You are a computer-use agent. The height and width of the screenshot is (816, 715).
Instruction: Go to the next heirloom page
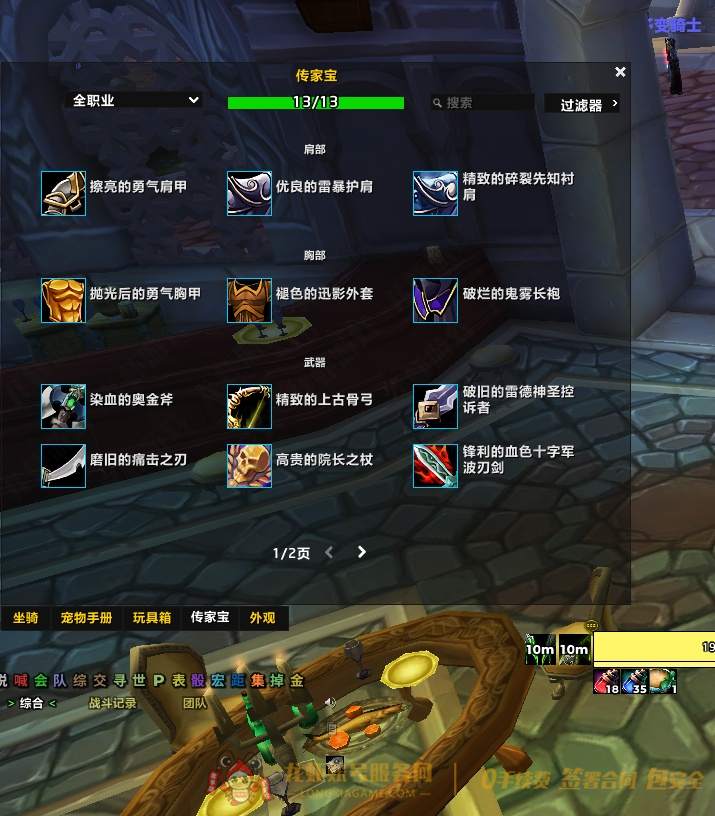pos(362,552)
